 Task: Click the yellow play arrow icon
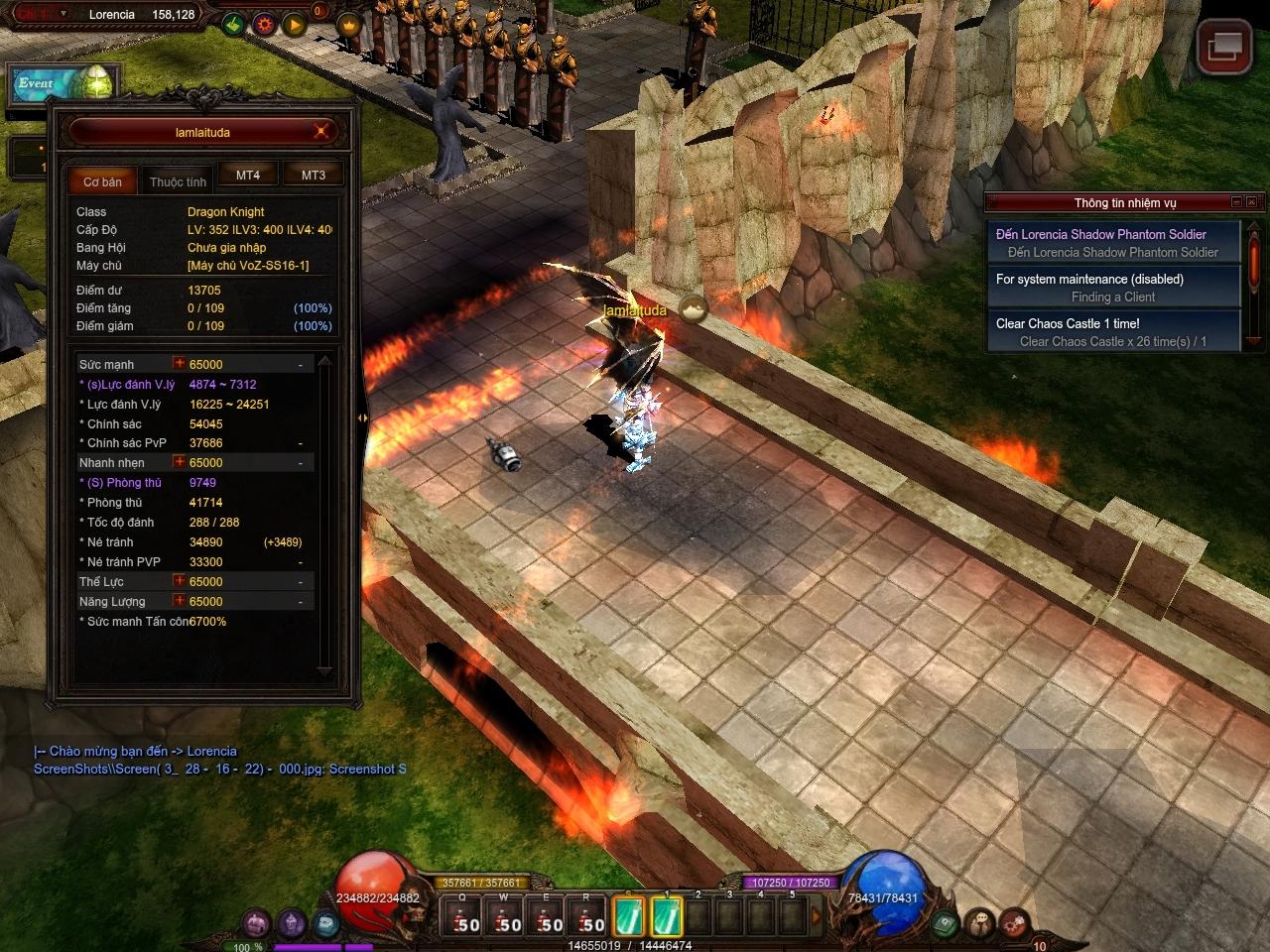(x=295, y=24)
